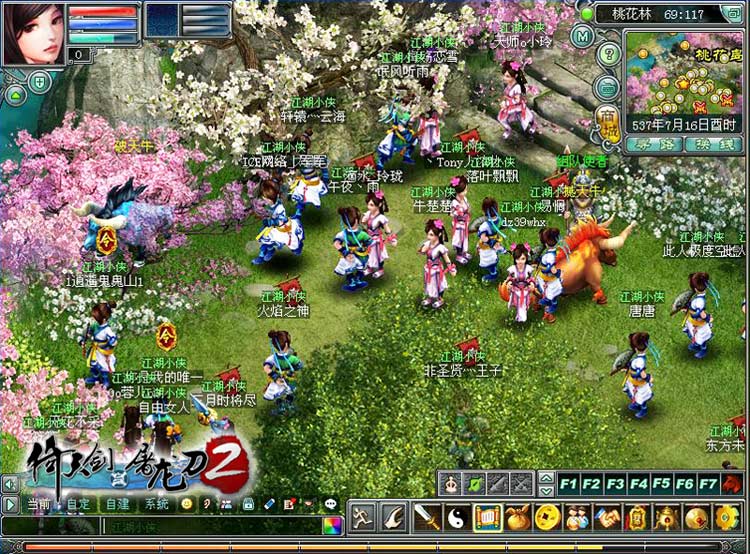
Task: Click the rainbow chat color swatch
Action: point(332,525)
